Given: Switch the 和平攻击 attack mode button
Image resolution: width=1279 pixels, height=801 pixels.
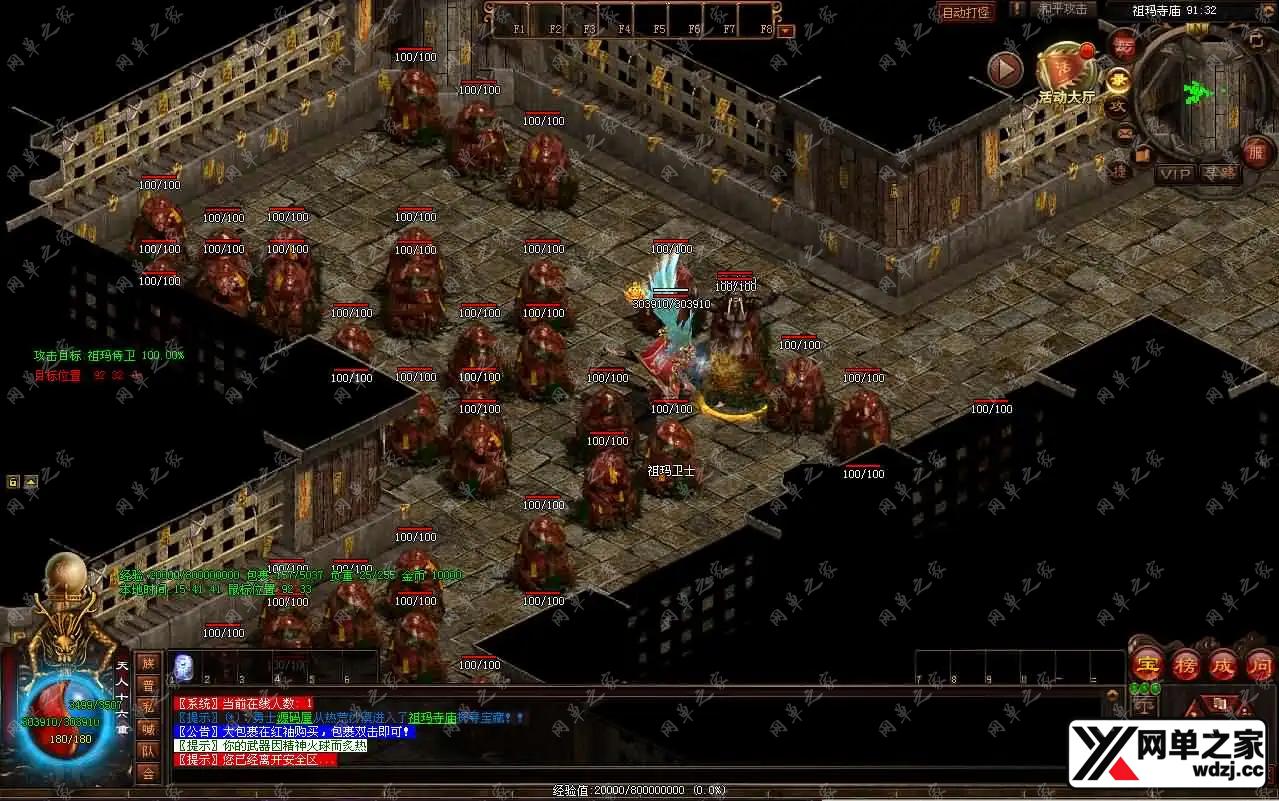Looking at the screenshot, I should (x=1062, y=9).
